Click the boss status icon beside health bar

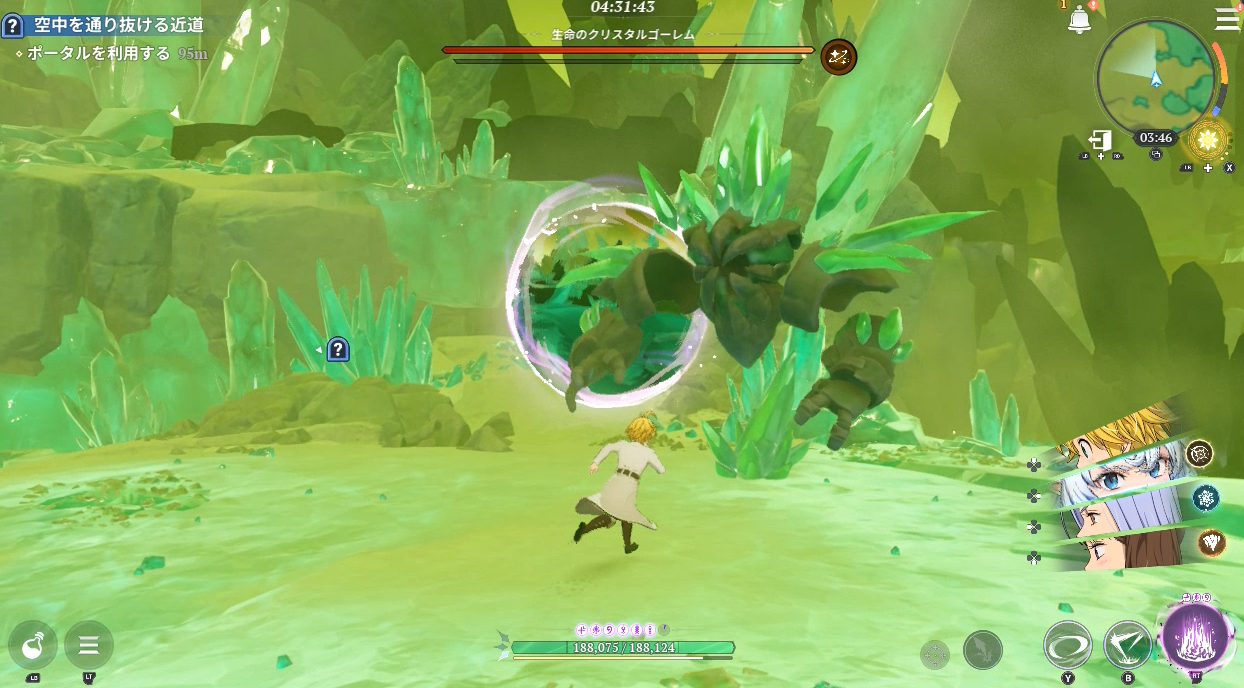(838, 57)
